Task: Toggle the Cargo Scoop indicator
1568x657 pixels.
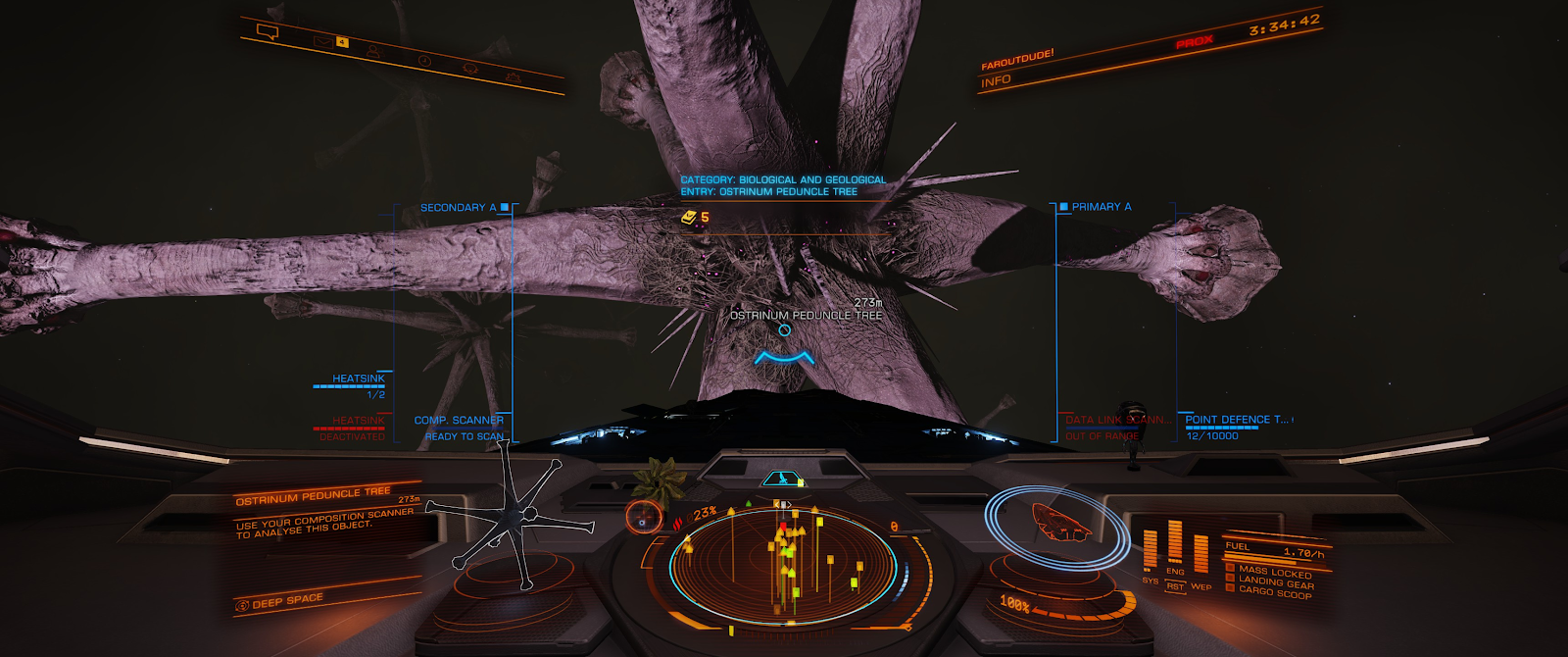Action: point(1273,591)
